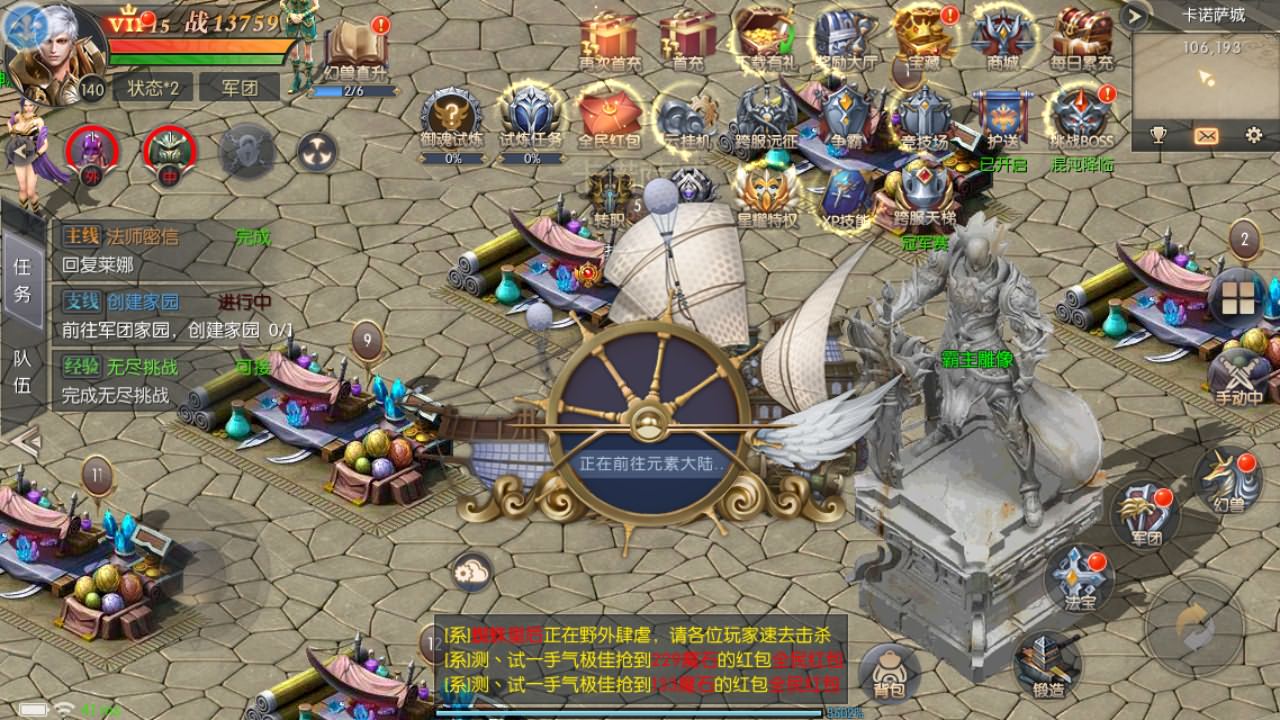Open the 全民红包 red envelope icon
Screen dimensions: 1280x720
point(608,110)
